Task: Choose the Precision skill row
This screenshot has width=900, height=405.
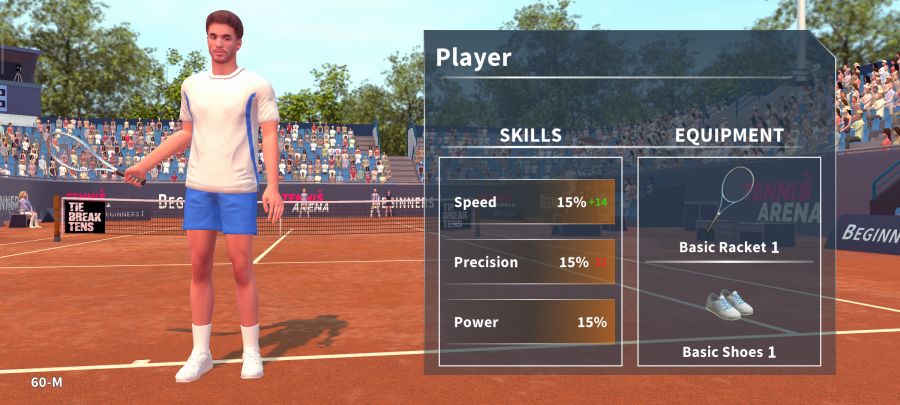Action: point(530,262)
